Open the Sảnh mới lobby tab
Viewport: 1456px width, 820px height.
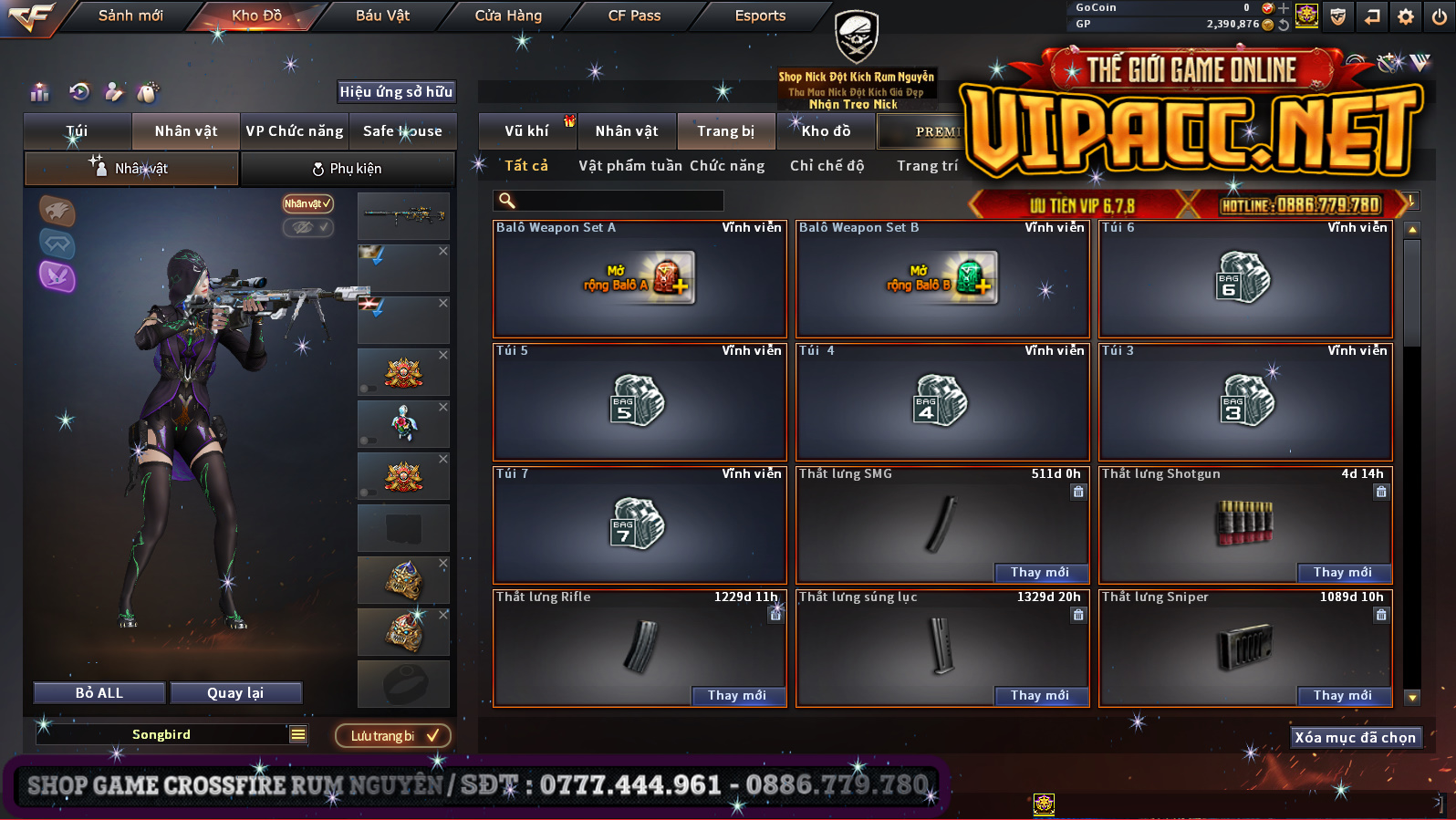tap(130, 16)
